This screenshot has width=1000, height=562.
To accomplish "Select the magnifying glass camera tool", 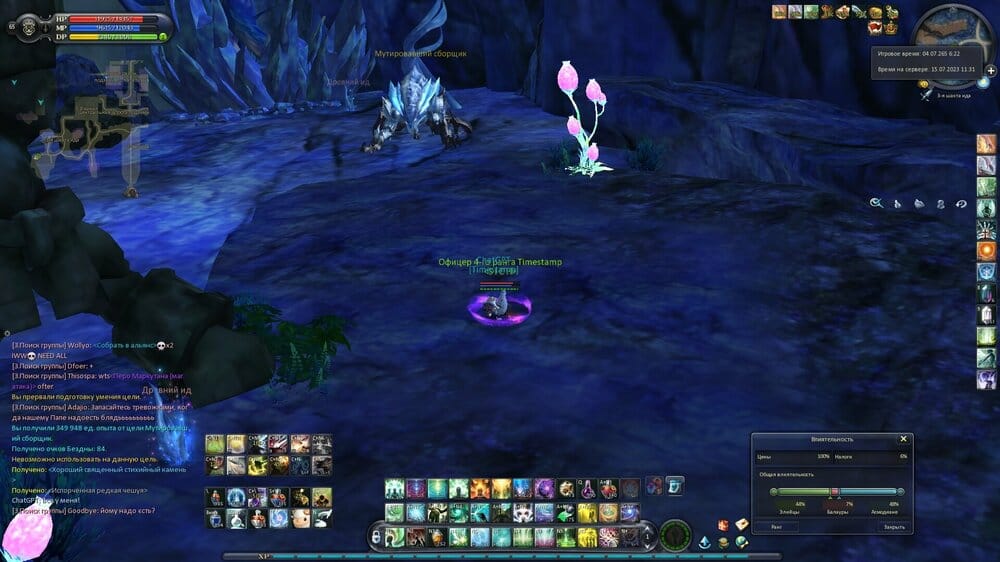I will point(876,203).
